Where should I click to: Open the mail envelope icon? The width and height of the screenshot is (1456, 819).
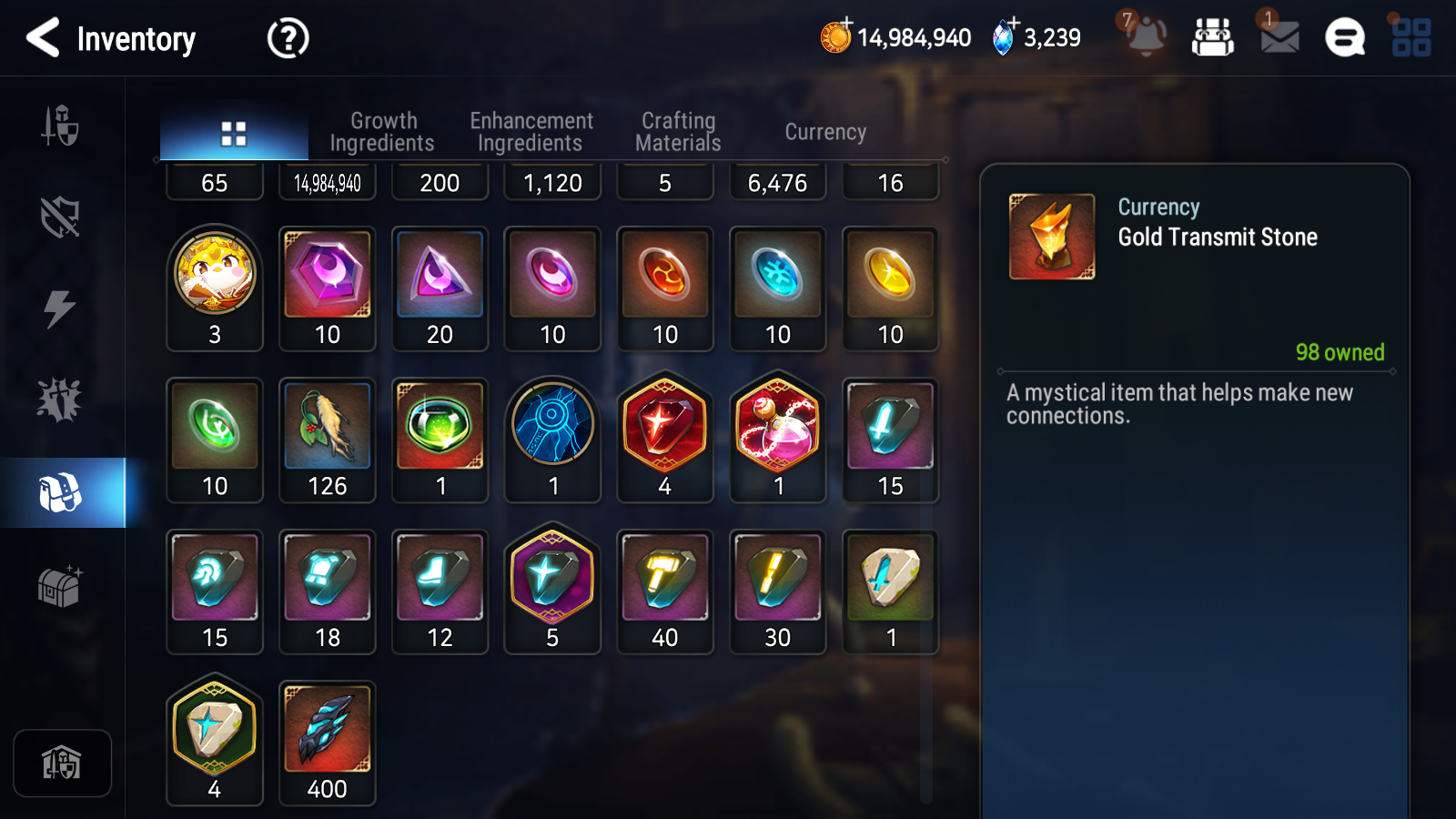(1279, 37)
